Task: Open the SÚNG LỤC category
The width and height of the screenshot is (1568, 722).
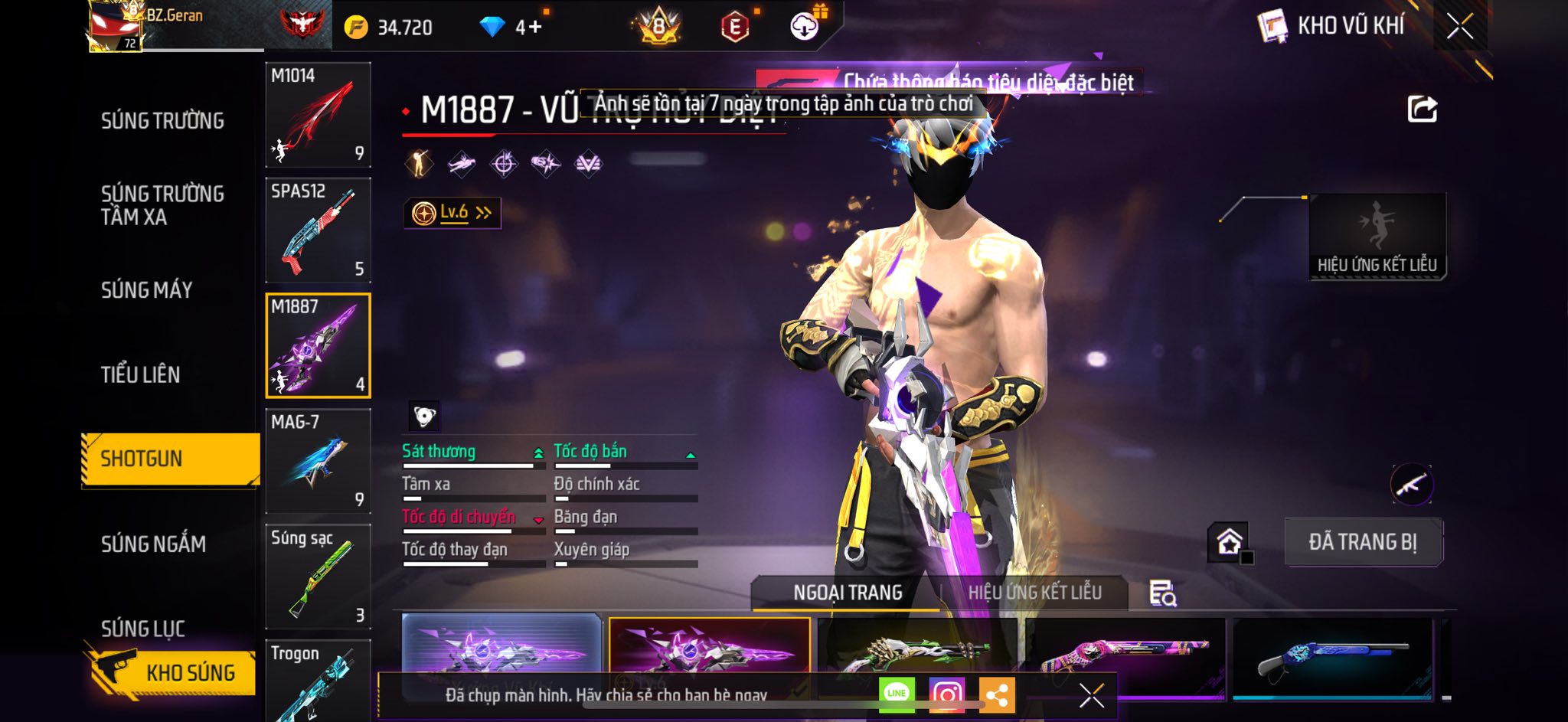Action: [143, 629]
